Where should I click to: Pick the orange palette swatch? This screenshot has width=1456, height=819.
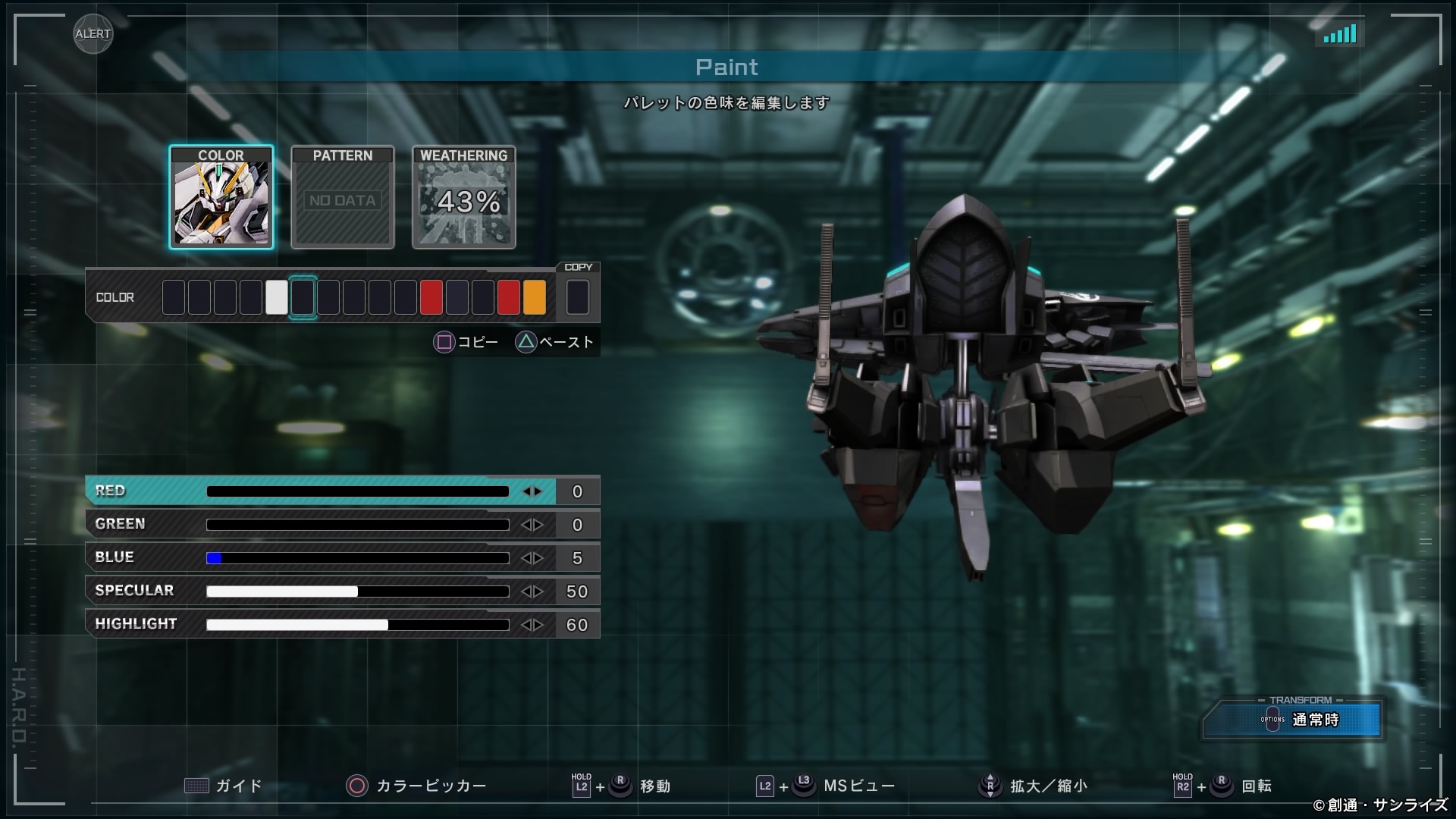(535, 297)
